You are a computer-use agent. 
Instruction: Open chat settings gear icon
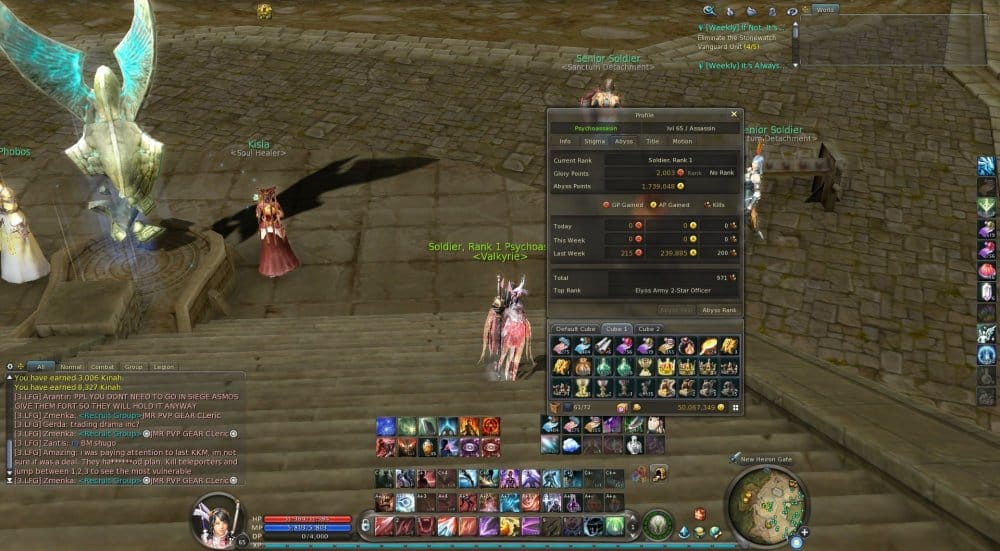coord(10,367)
